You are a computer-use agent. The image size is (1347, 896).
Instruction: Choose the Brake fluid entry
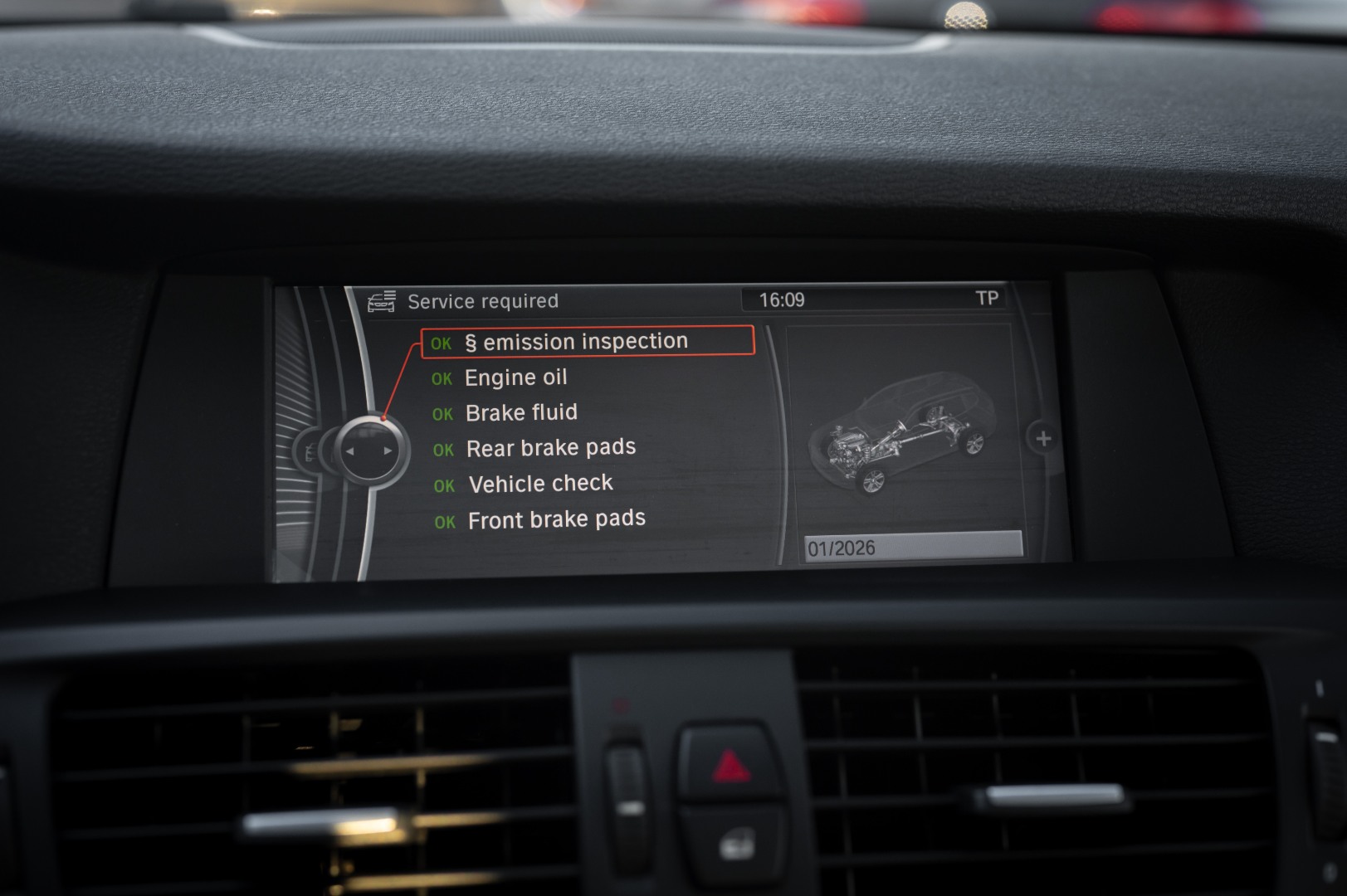pos(521,413)
